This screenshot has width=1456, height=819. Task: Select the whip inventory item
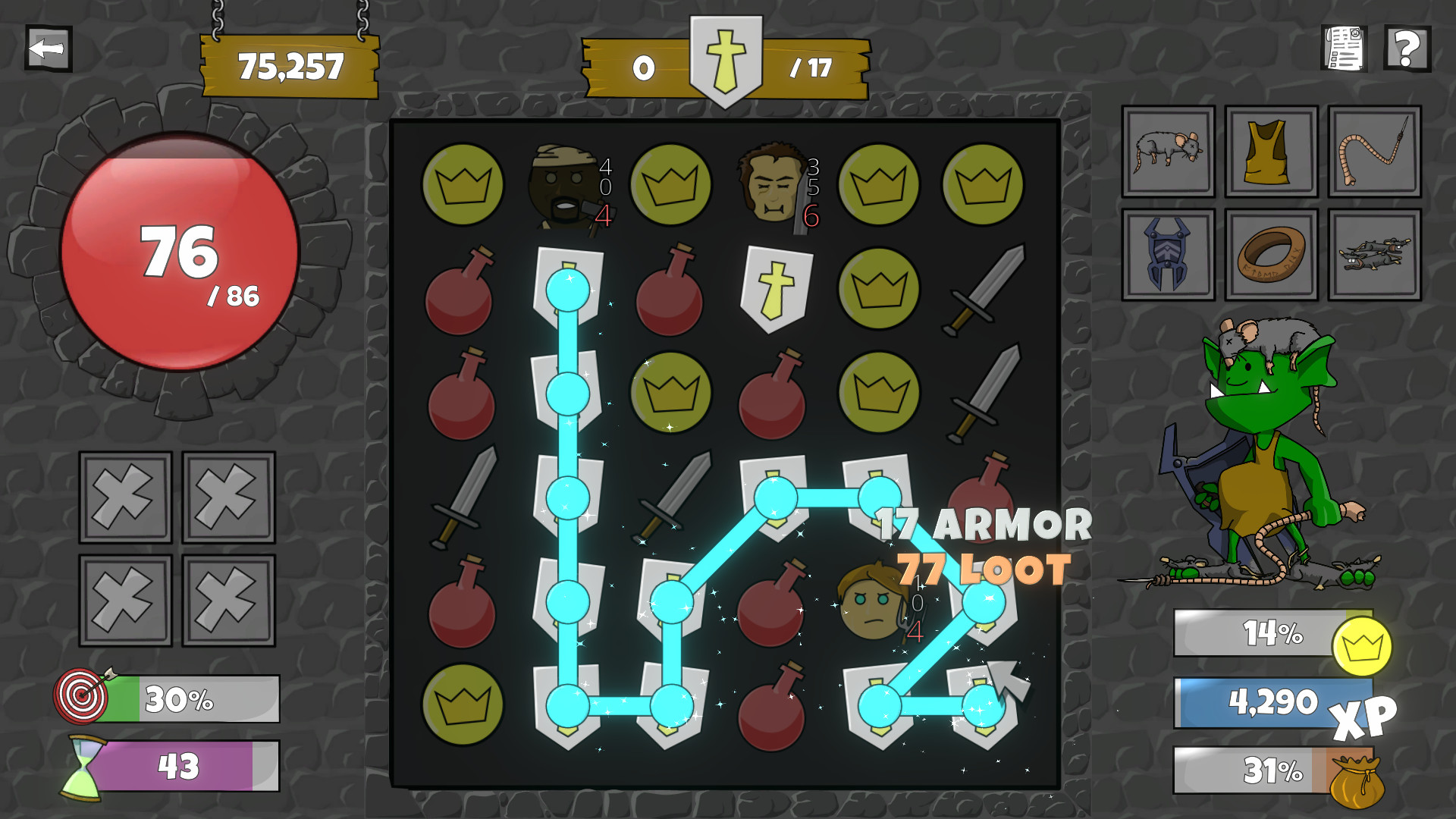(1373, 152)
